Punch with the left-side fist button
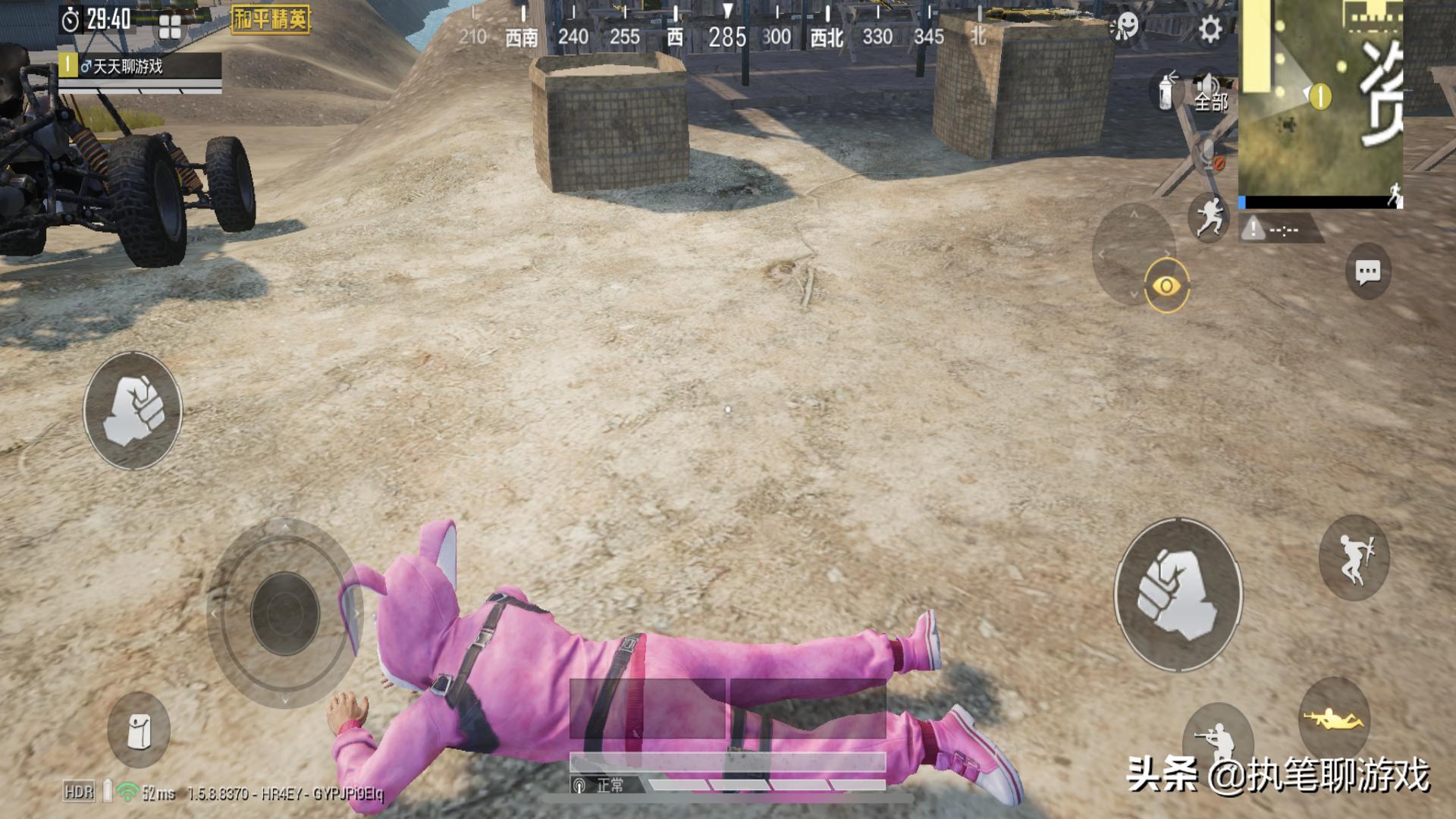The image size is (1456, 819). 133,410
